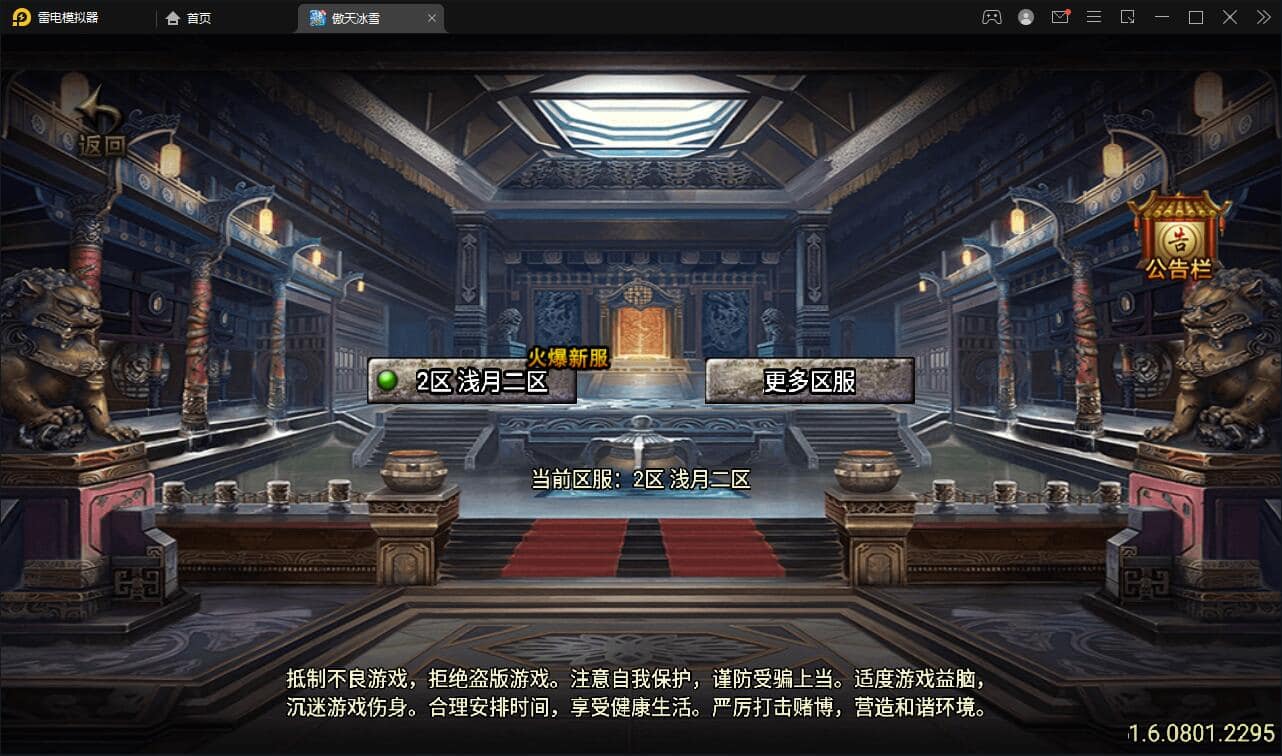This screenshot has width=1282, height=756.
Task: Close the 傲天冰雪 emulator tab
Action: coord(432,18)
